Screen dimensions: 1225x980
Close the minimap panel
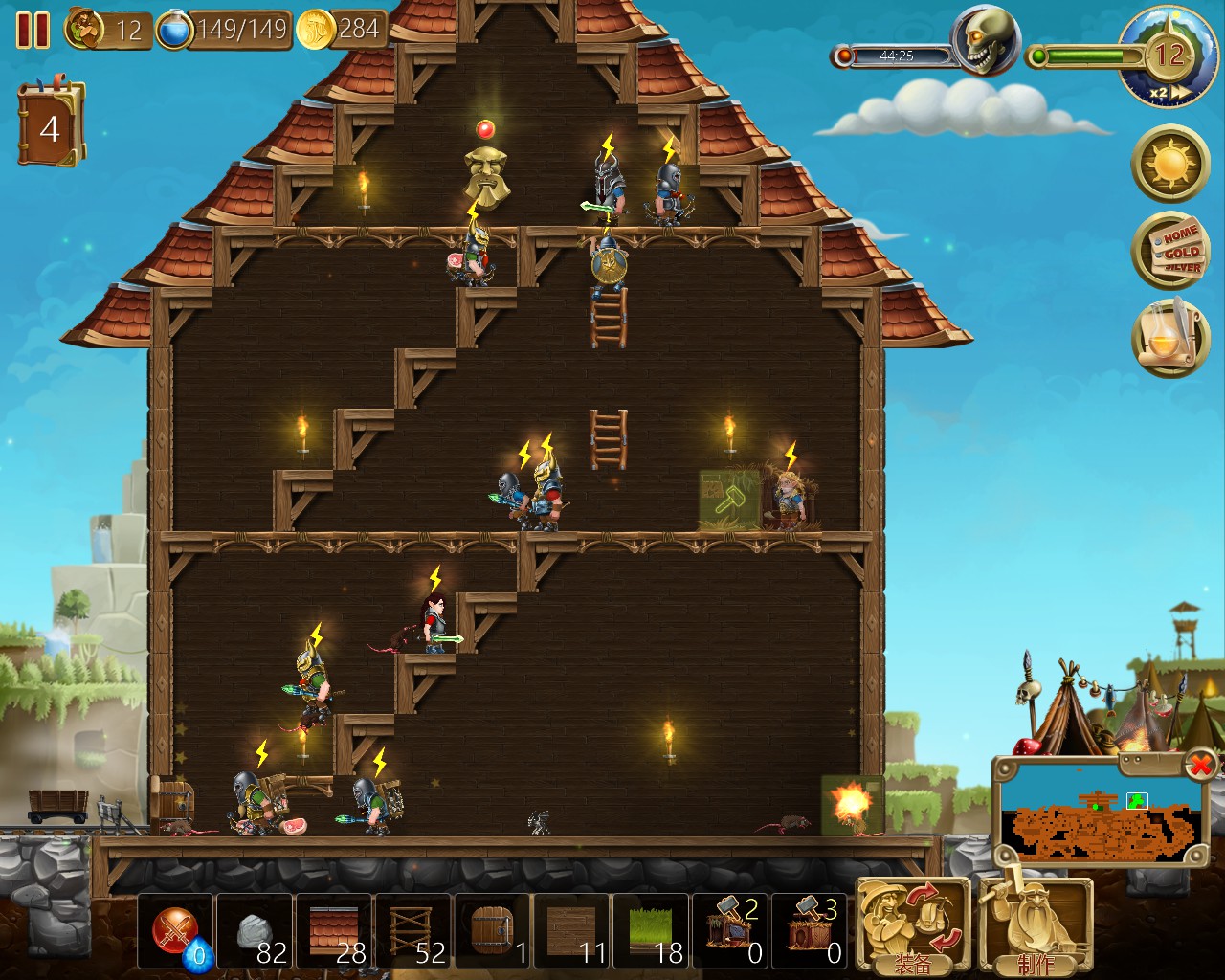(1198, 764)
